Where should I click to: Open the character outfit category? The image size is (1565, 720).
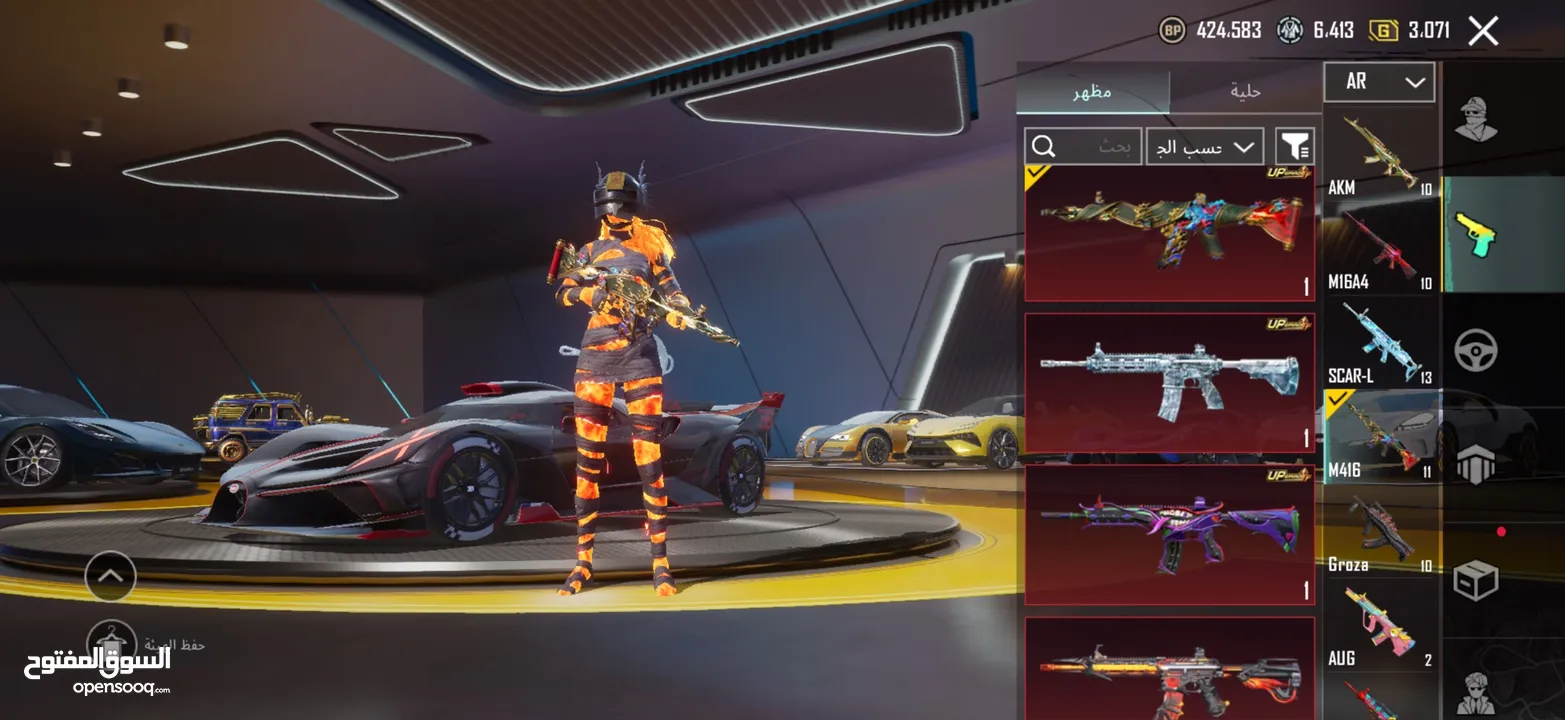coord(1475,120)
